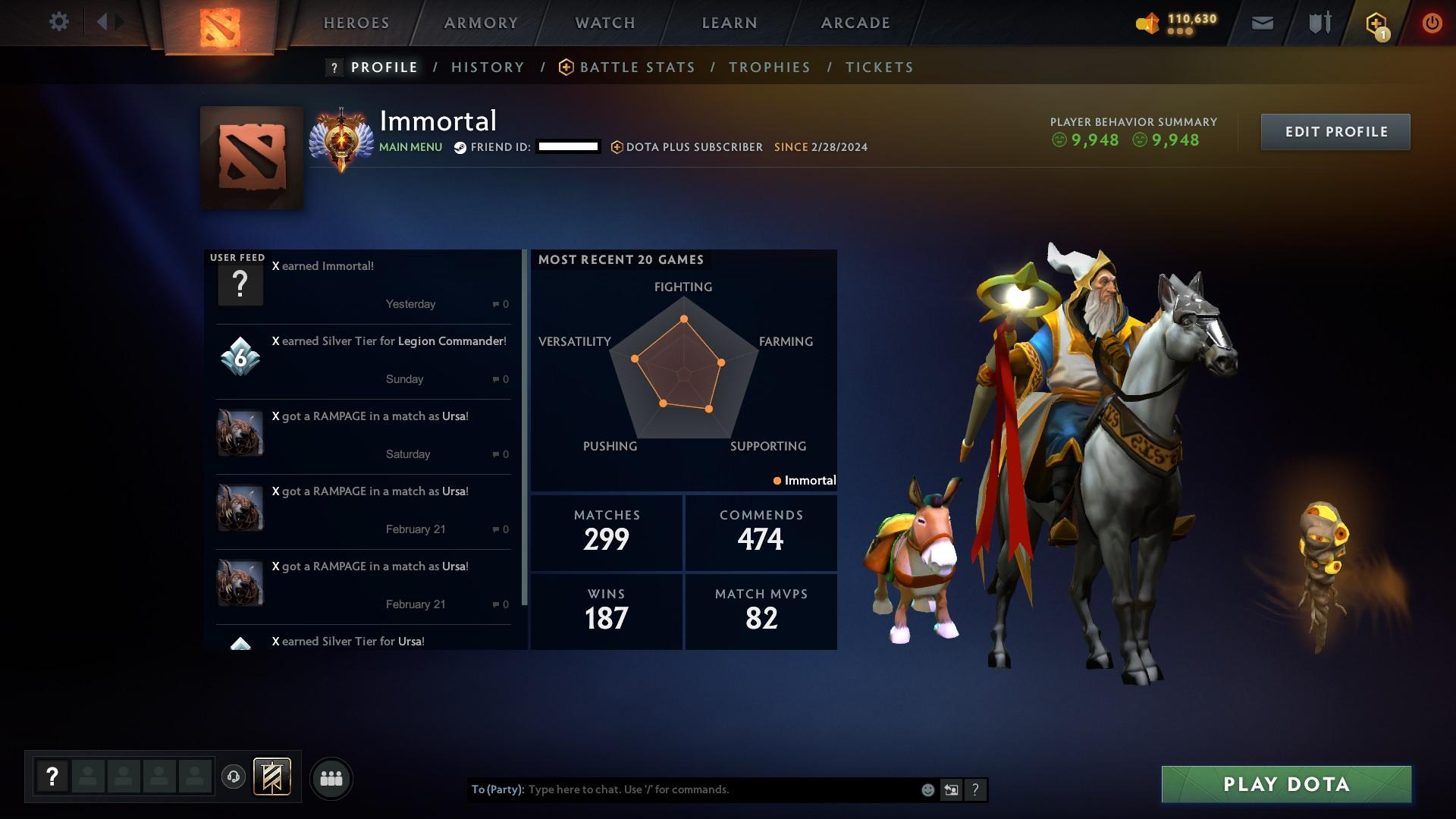Click the power button to exit Dota
Screen dimensions: 1456x819
(x=1432, y=22)
